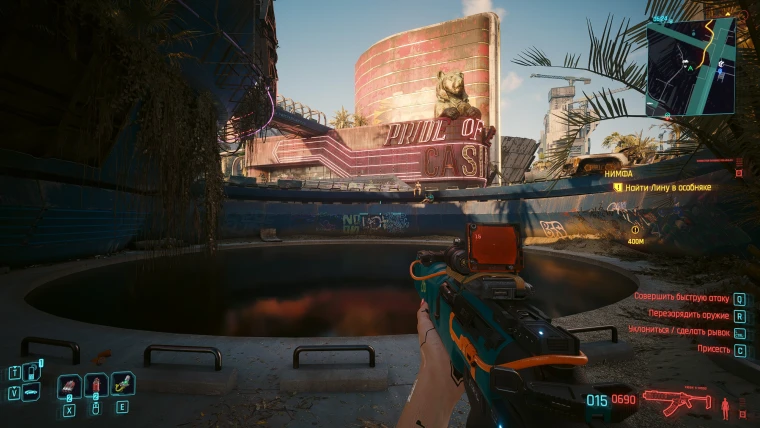Select the quest objective to find Lina
760x428 pixels.
[675, 187]
